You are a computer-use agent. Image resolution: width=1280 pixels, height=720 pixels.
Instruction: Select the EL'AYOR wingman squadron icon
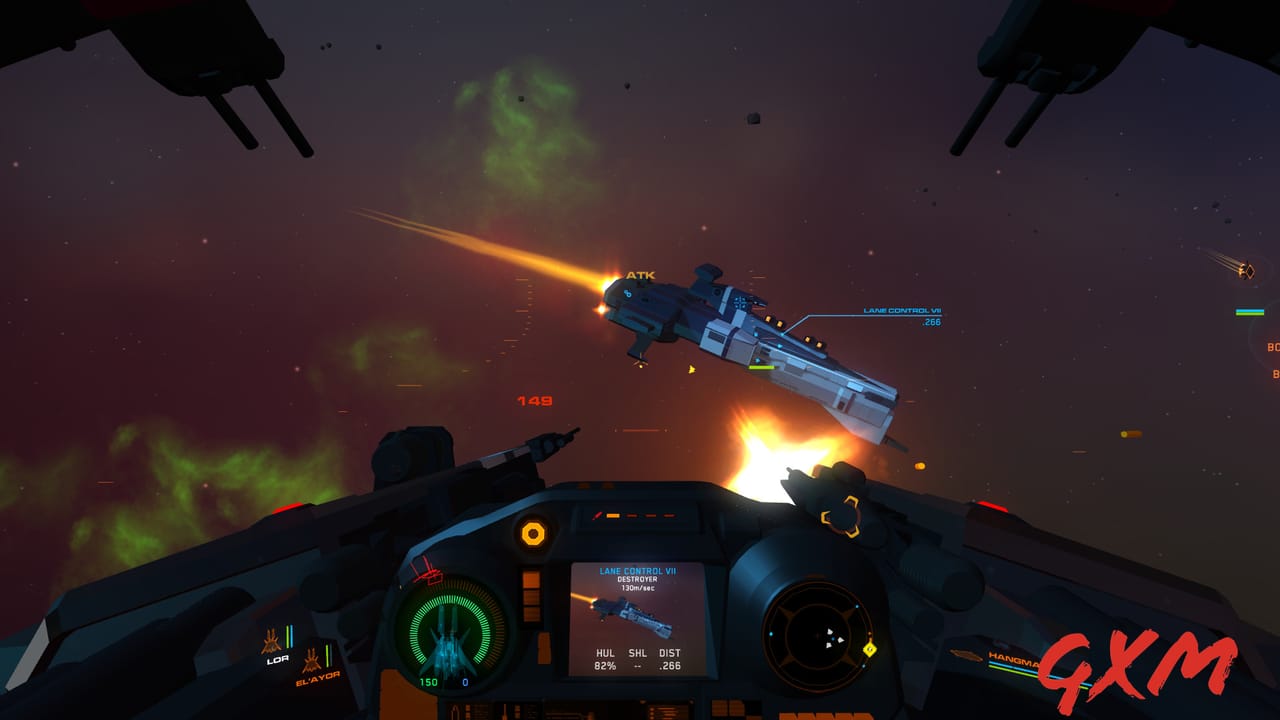pos(312,658)
